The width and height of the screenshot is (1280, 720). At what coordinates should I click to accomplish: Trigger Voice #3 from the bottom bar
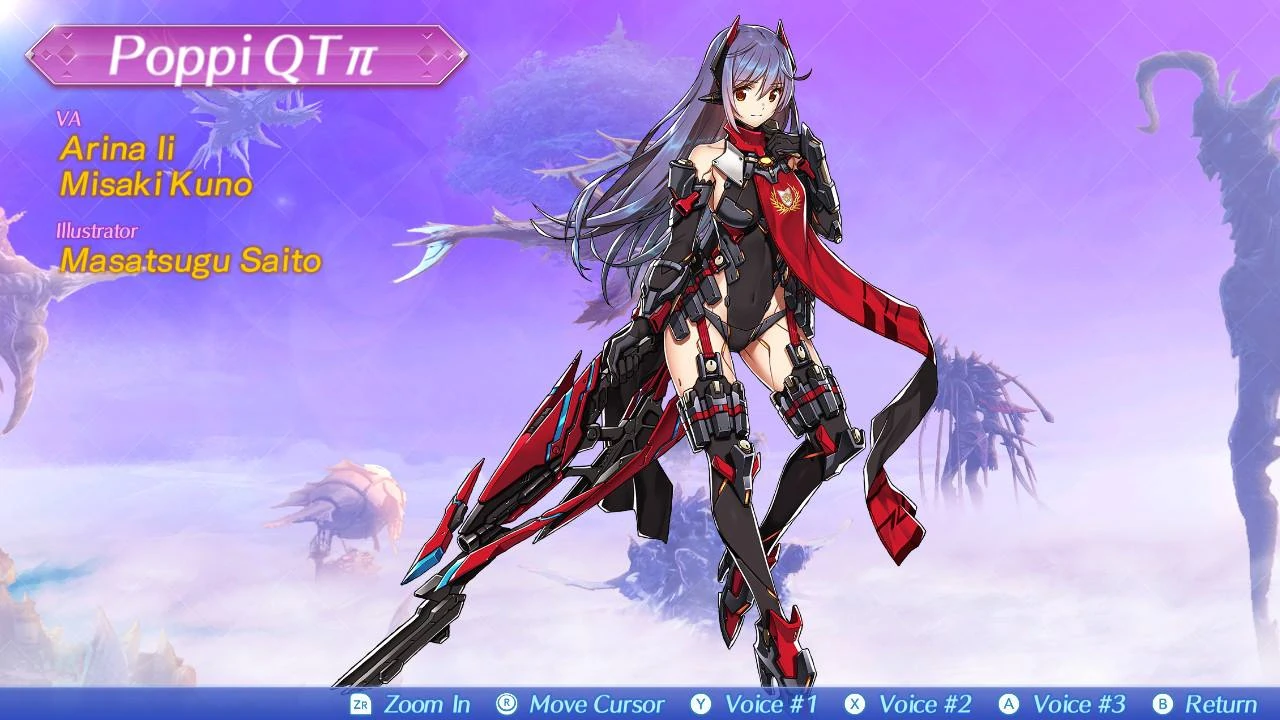click(x=1083, y=705)
